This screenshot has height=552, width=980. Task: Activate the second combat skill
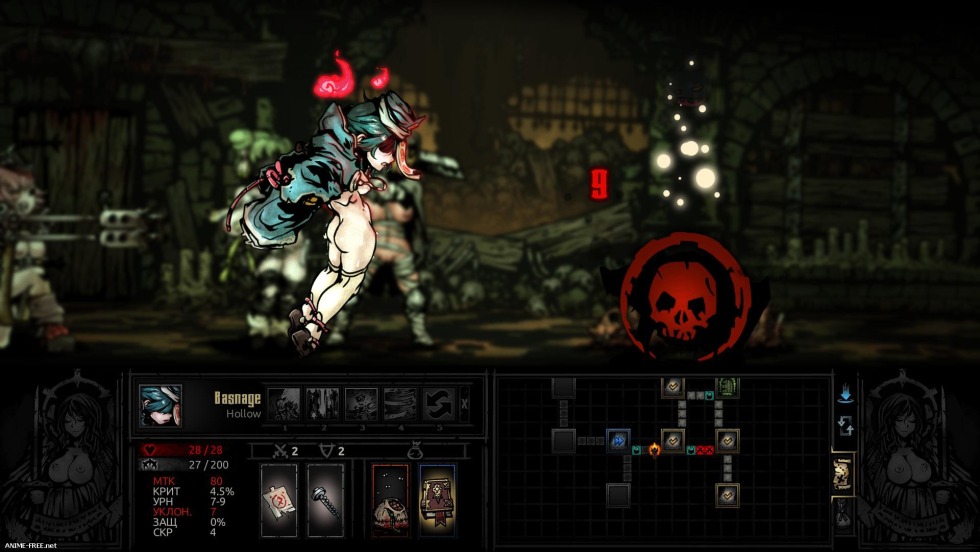(323, 404)
